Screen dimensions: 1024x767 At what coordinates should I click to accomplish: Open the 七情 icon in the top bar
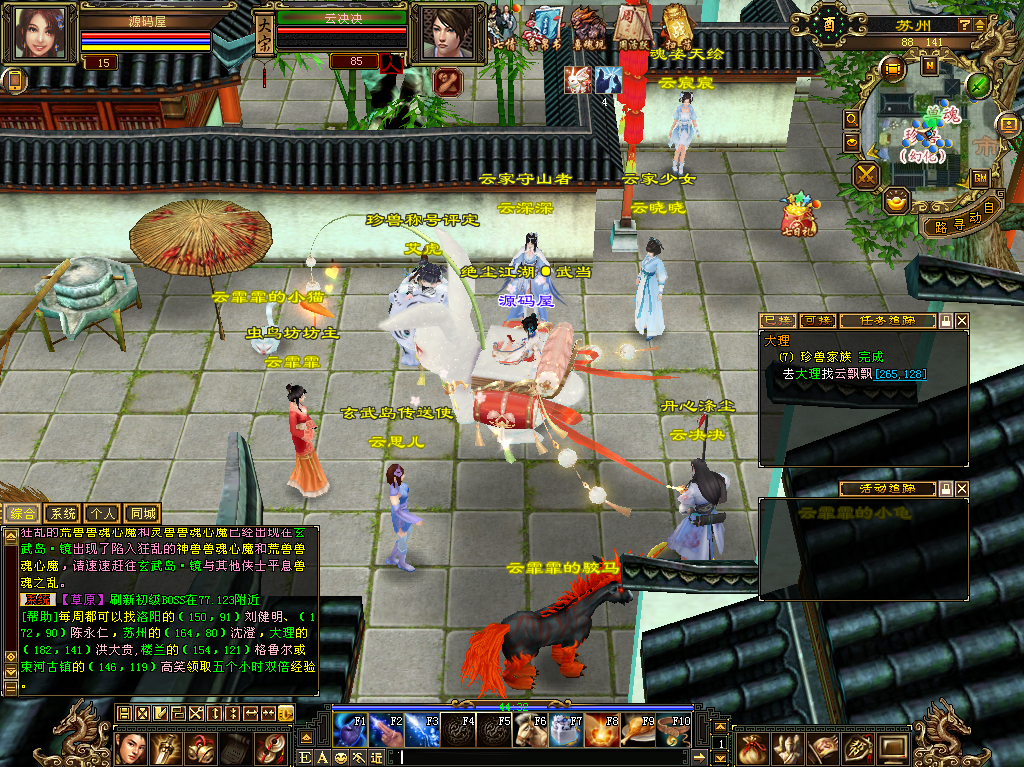coord(503,28)
